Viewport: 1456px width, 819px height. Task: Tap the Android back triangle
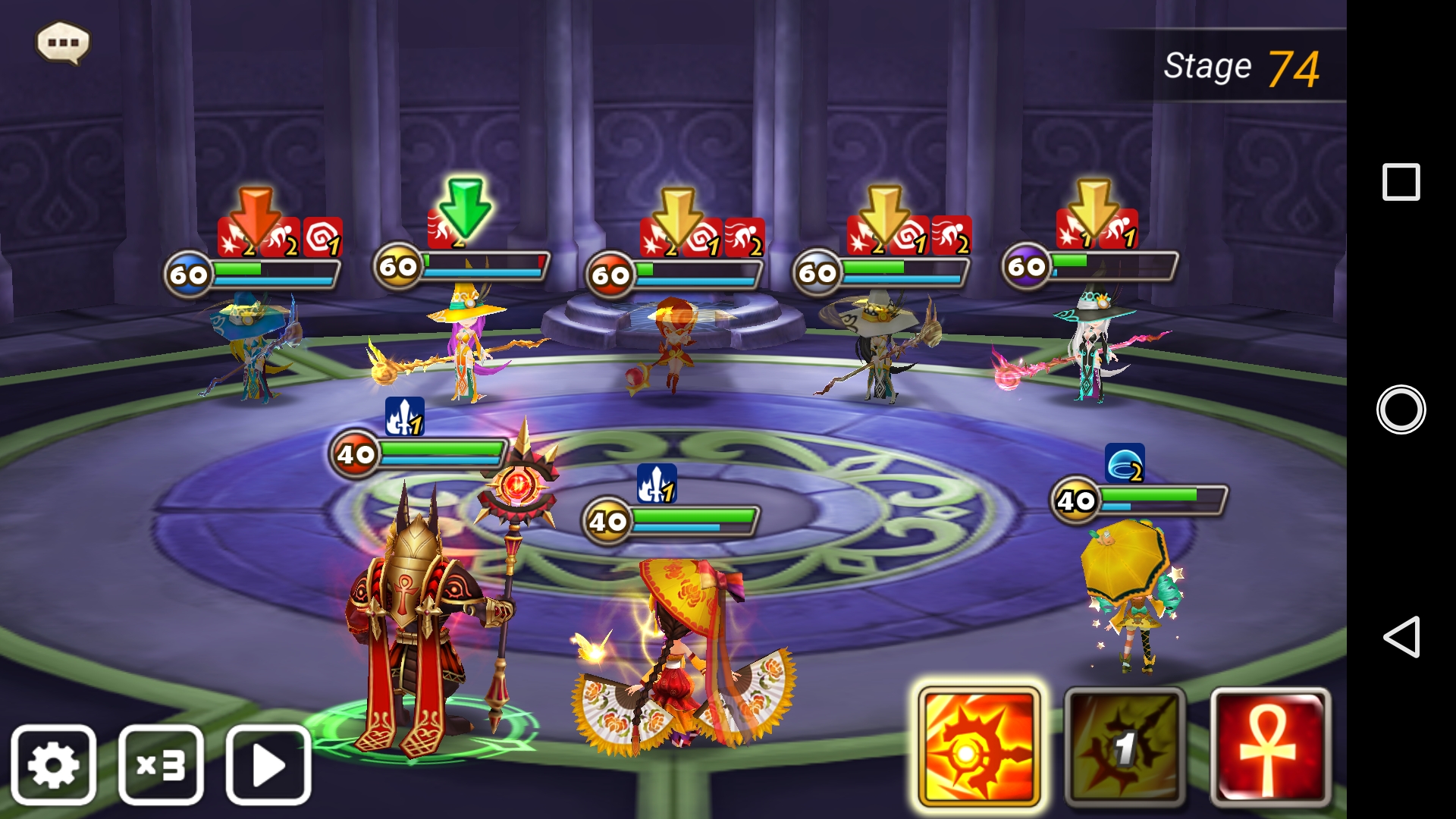coord(1401,637)
